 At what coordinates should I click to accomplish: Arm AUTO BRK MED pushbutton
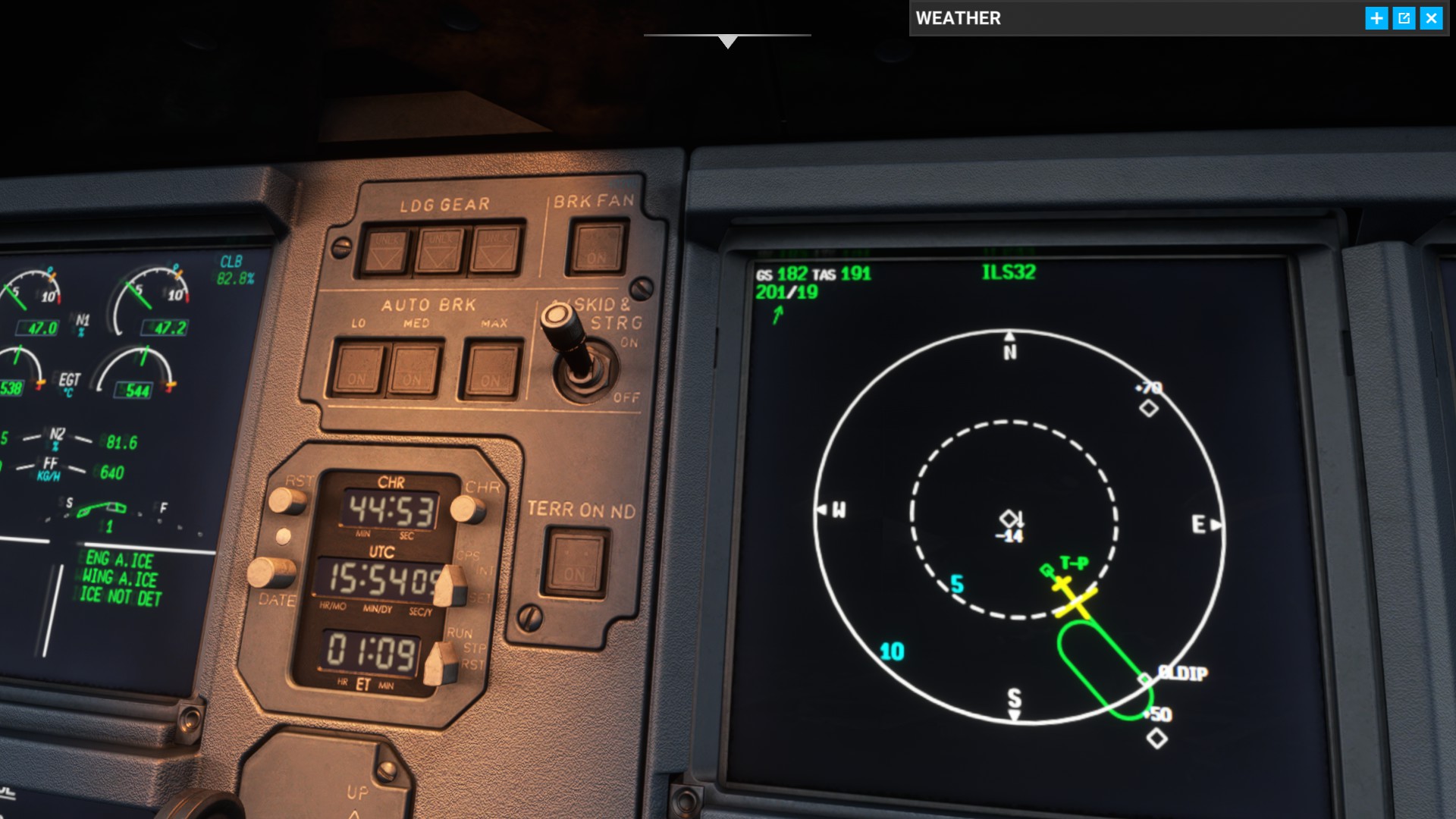point(413,369)
